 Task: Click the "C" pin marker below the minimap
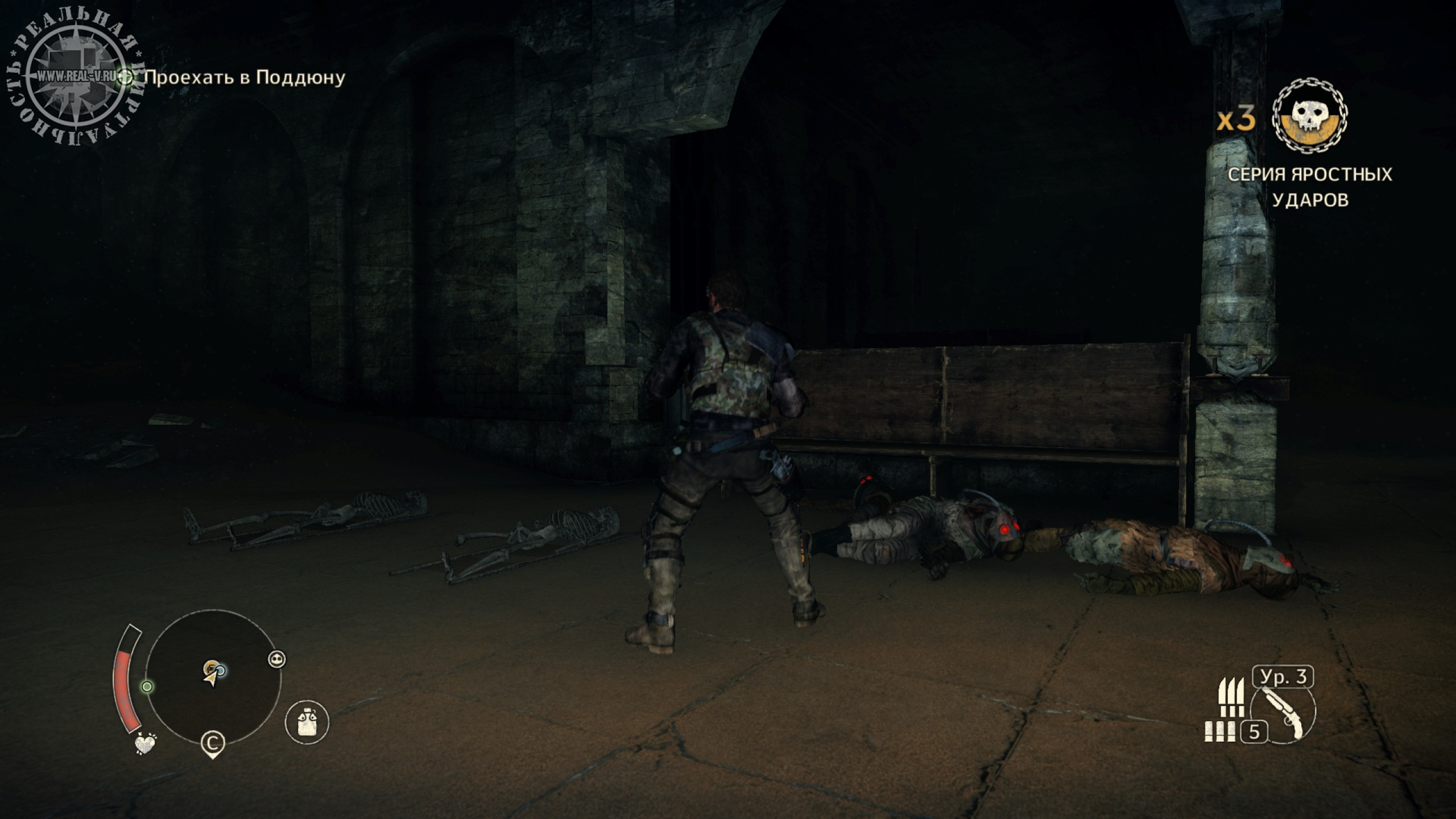213,743
